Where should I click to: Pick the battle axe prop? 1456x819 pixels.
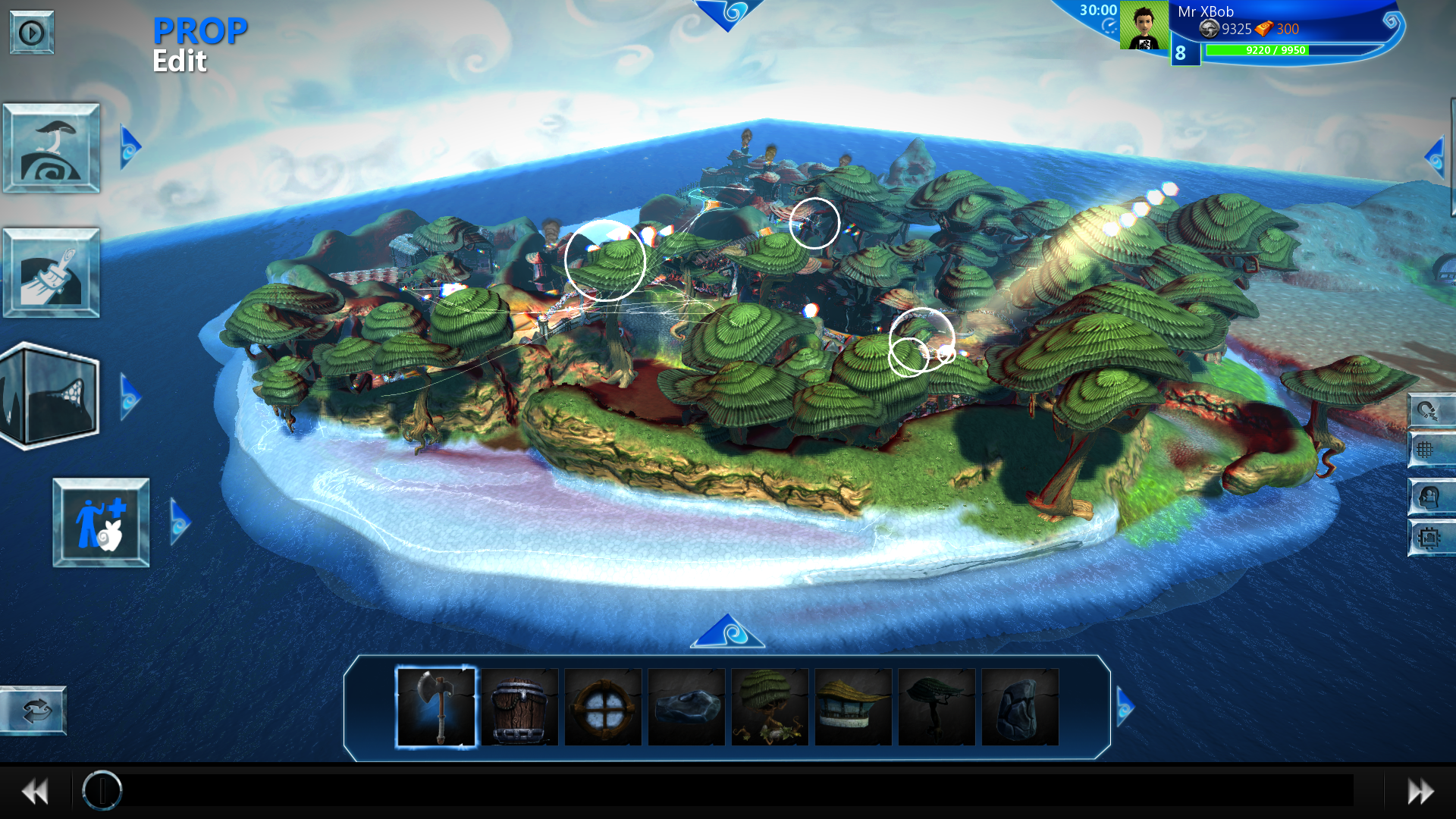(436, 707)
